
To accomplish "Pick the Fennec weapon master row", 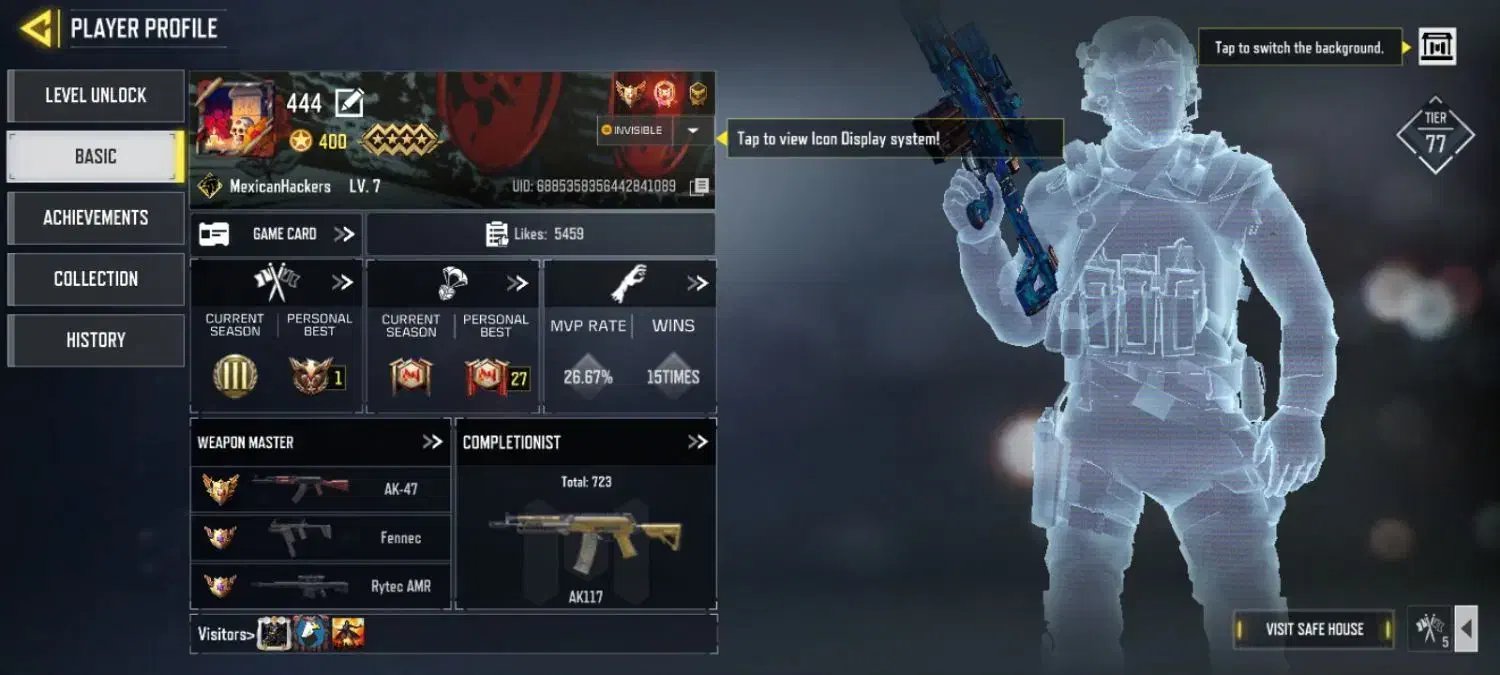I will (320, 538).
